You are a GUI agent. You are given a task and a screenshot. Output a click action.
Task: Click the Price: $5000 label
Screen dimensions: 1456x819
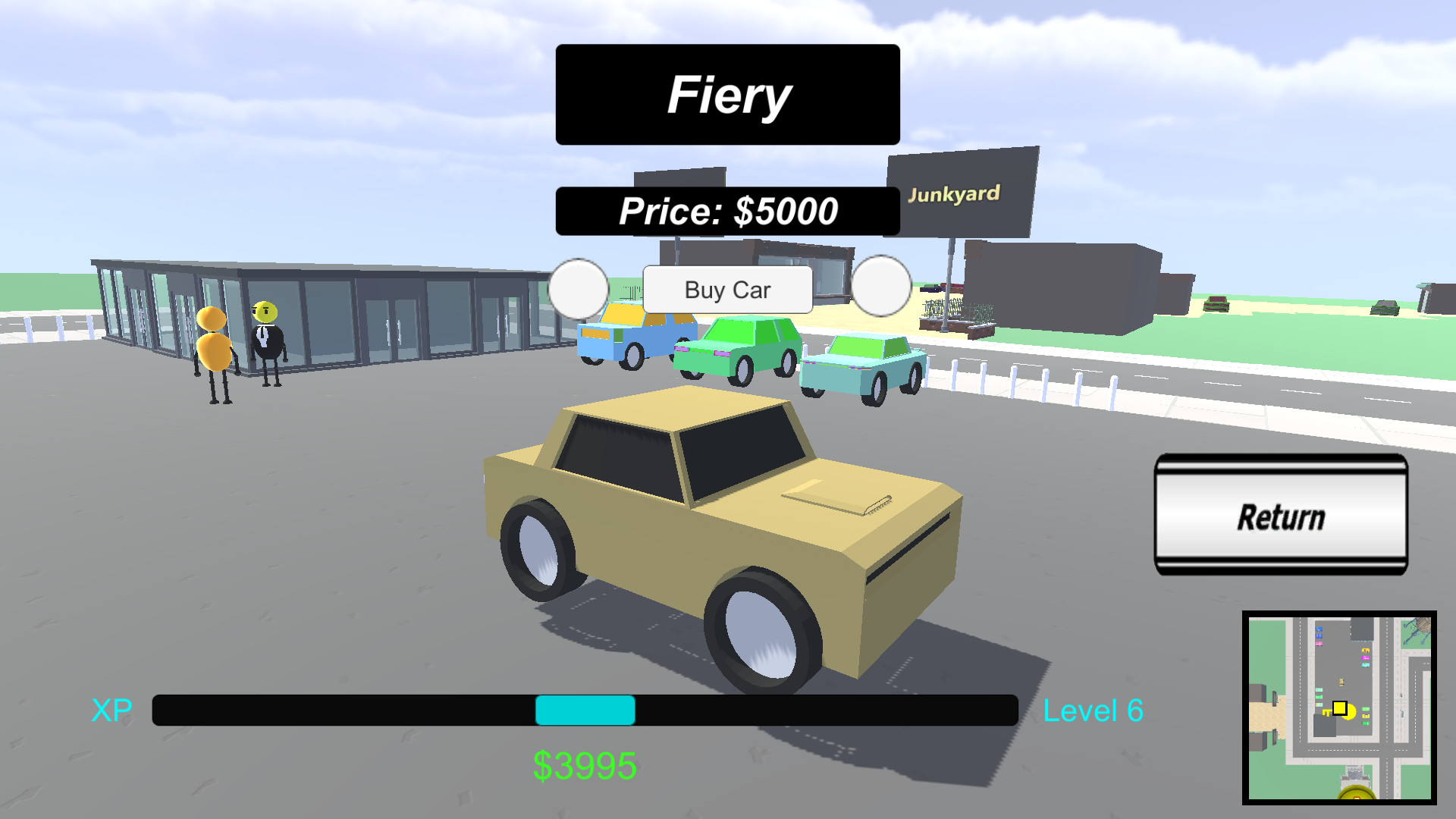click(x=726, y=210)
